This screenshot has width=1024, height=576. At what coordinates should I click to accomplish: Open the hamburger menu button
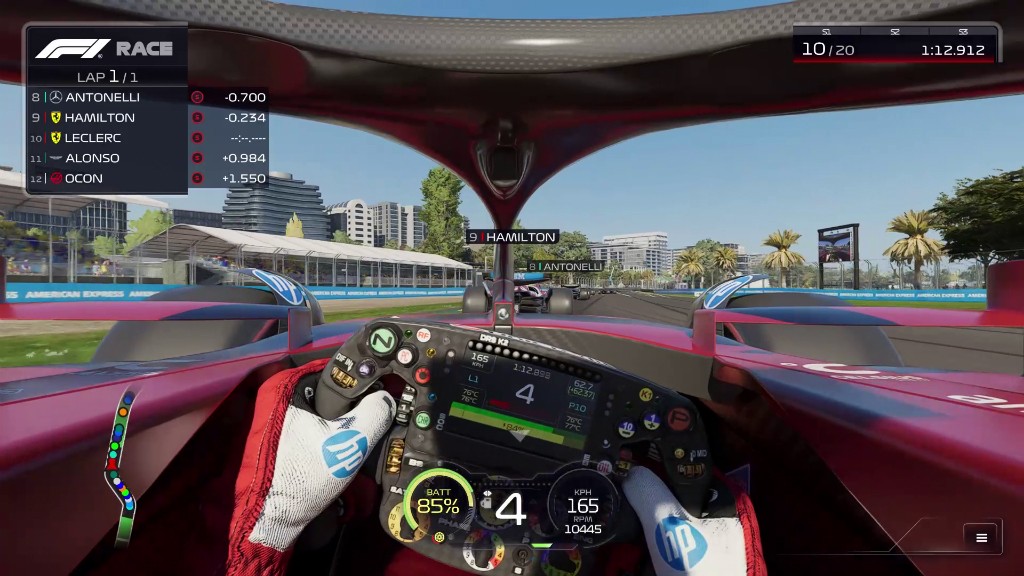coord(981,538)
